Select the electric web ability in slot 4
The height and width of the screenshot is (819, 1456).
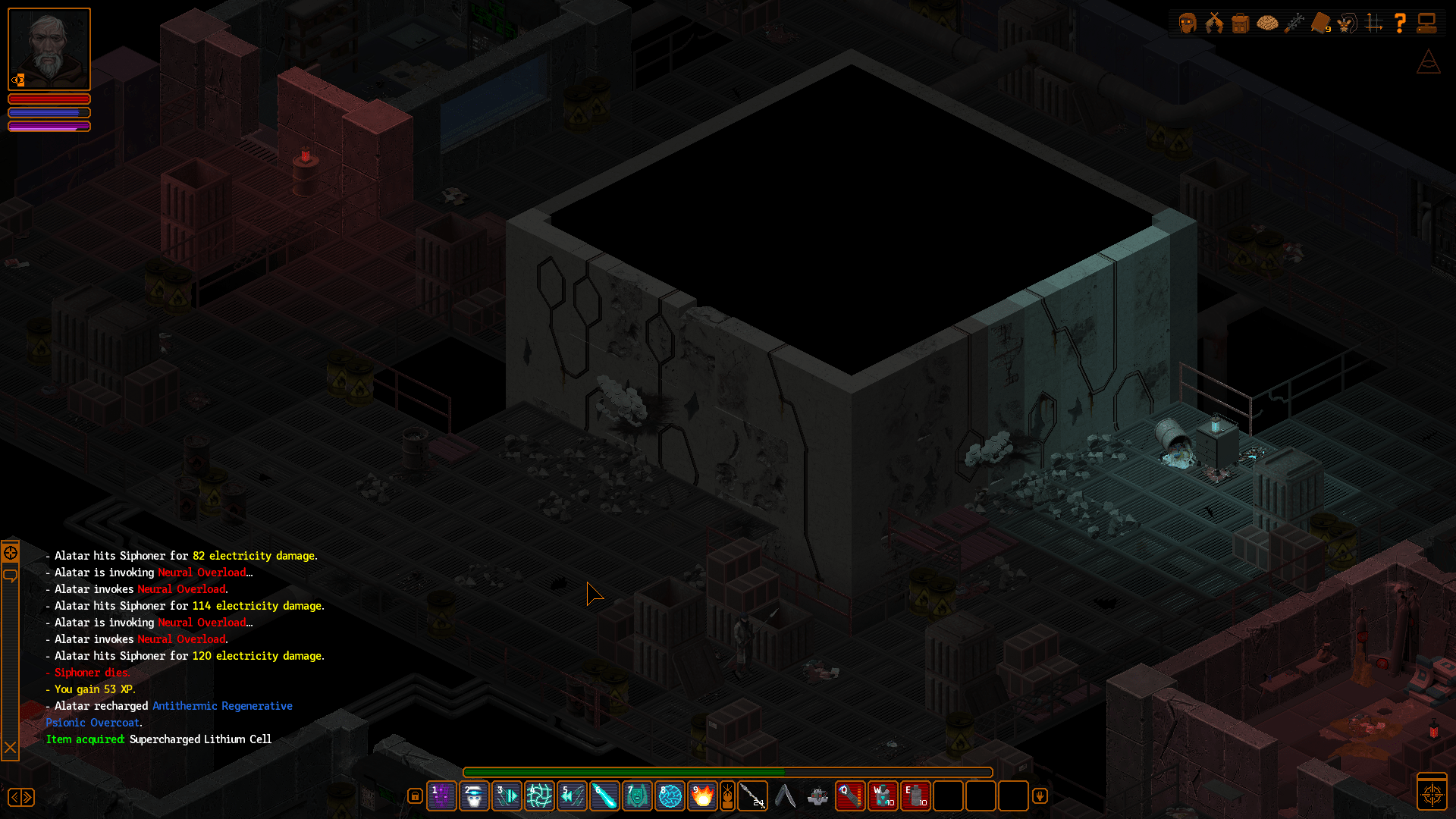click(x=540, y=795)
